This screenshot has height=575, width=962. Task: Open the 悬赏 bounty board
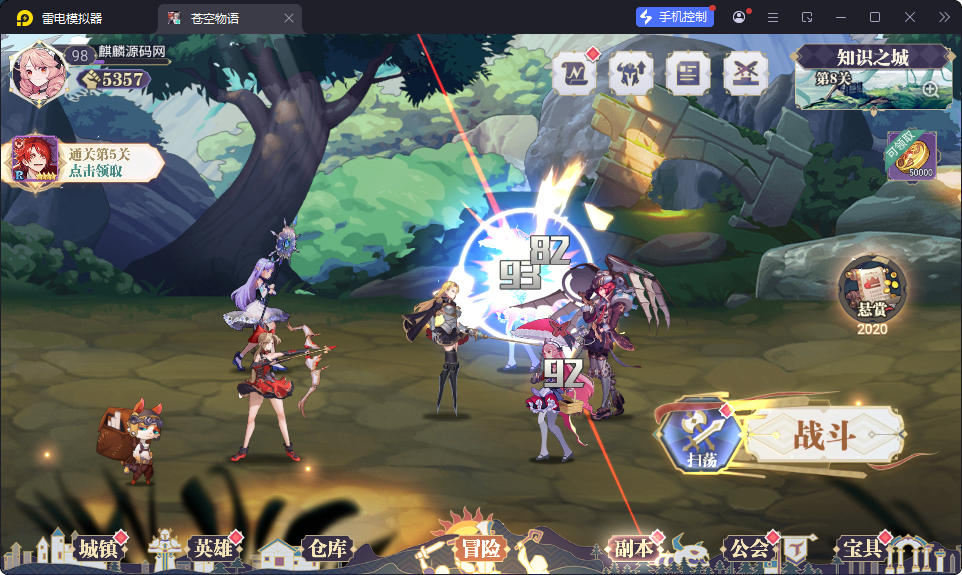point(871,289)
